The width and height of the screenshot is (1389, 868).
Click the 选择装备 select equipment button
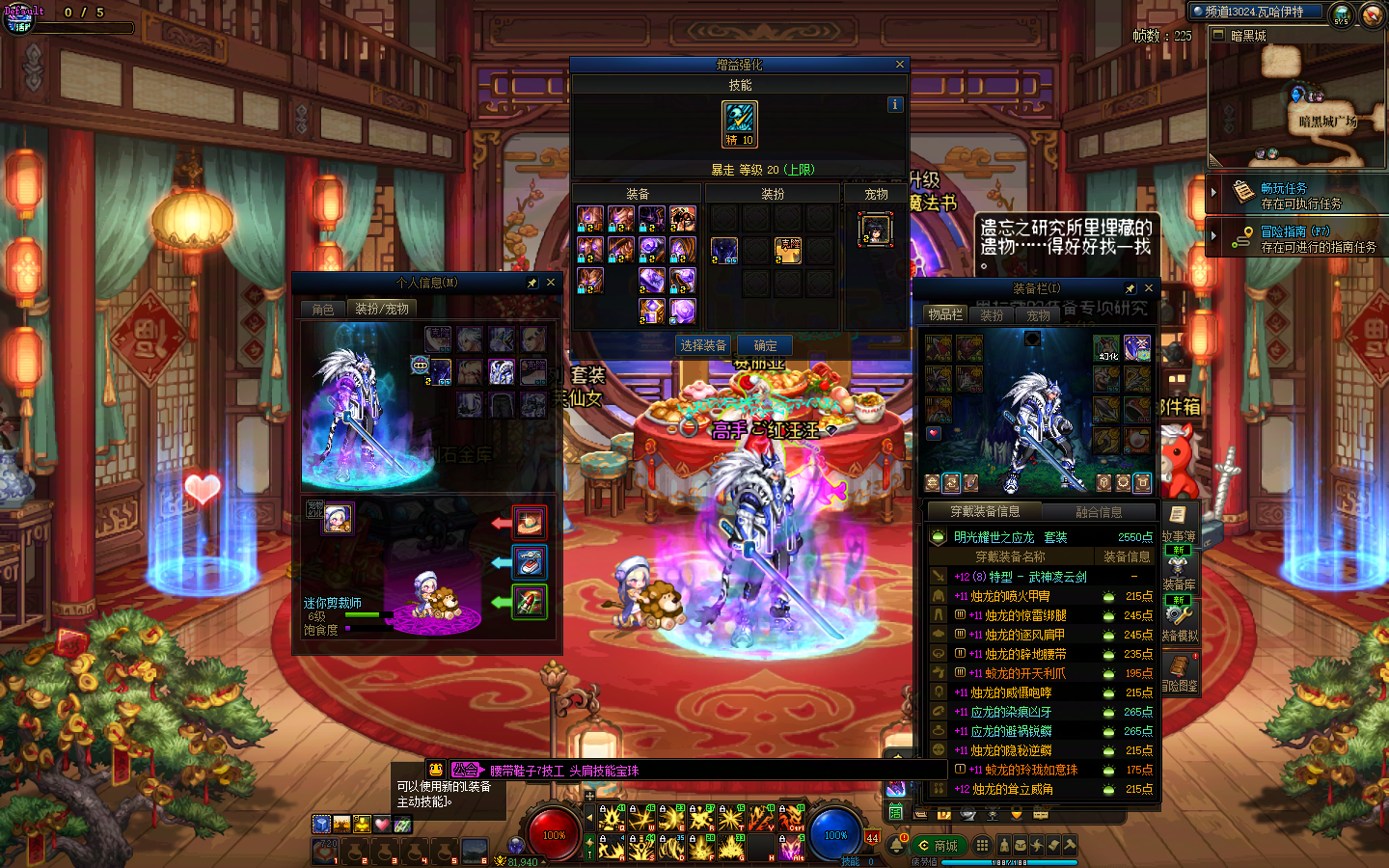(703, 345)
